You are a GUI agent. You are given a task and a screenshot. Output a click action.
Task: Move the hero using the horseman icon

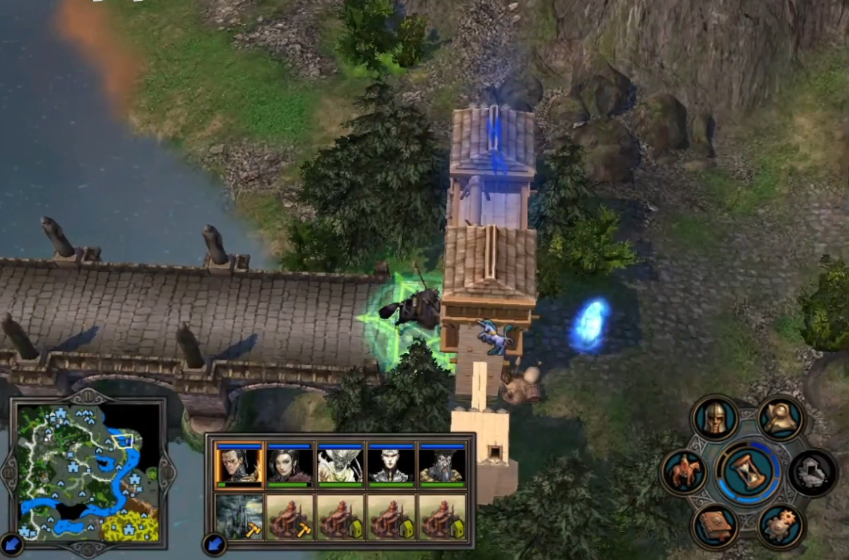[683, 472]
